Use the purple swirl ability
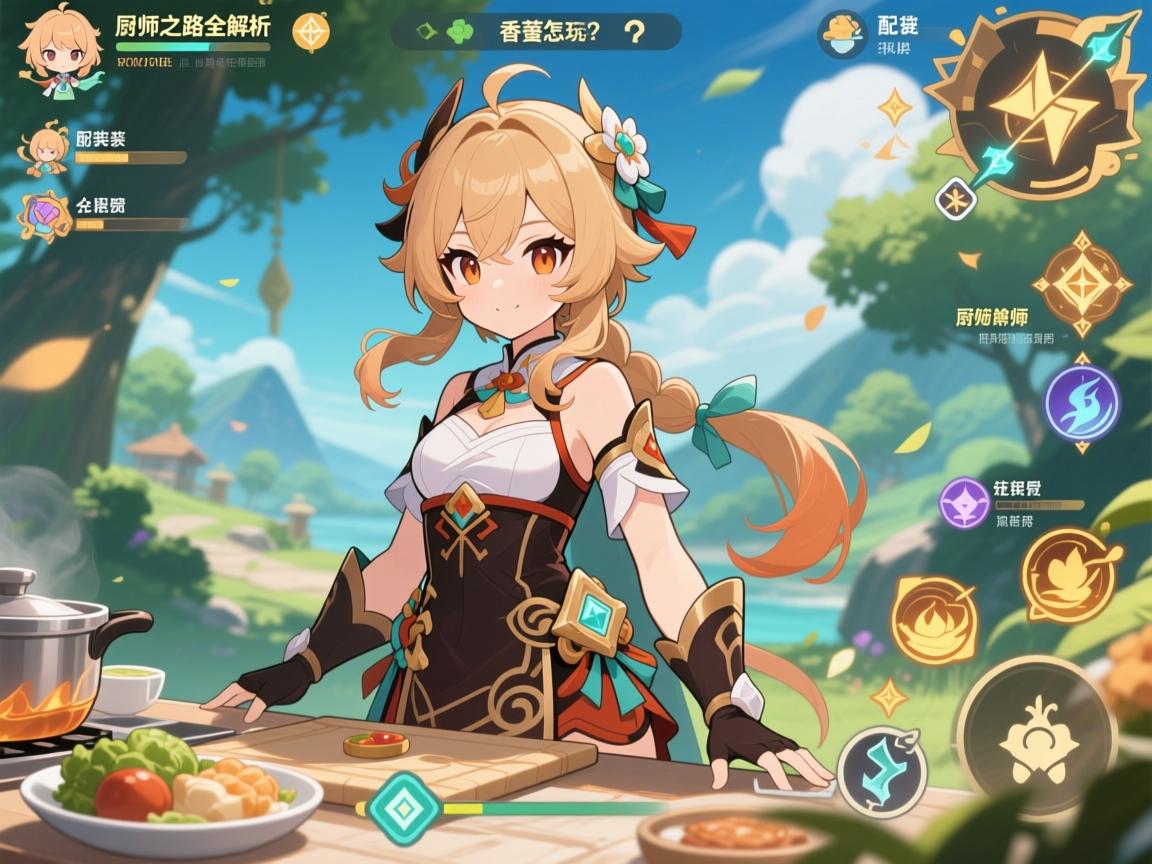This screenshot has width=1152, height=864. click(1081, 403)
